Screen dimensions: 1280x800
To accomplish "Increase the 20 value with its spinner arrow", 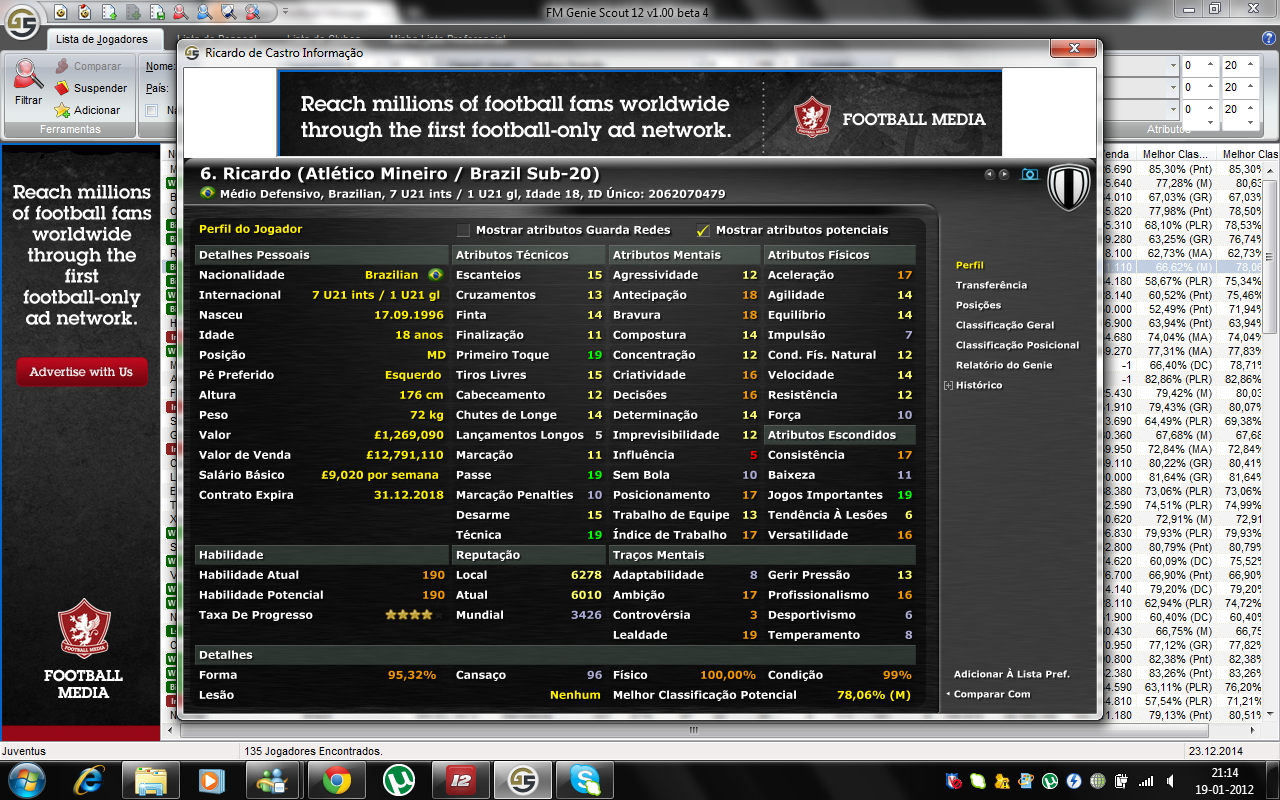I will click(1249, 63).
